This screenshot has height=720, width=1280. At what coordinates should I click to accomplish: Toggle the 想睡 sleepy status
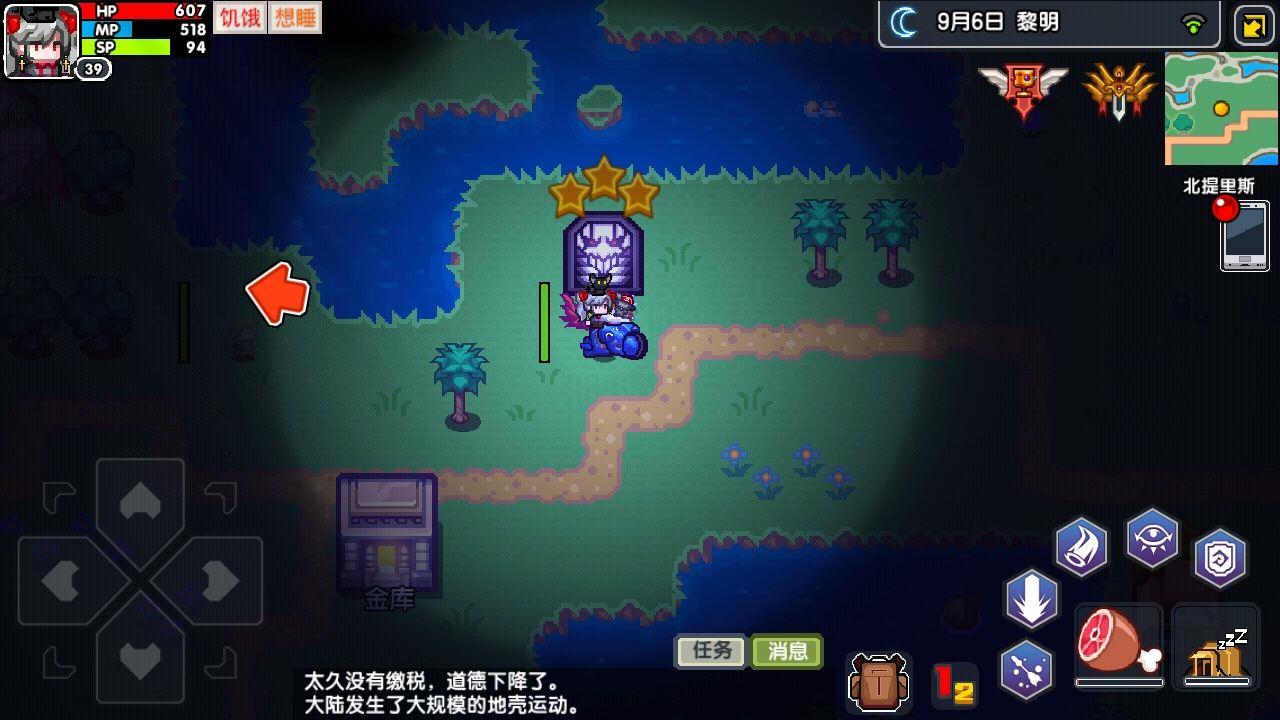(x=296, y=17)
